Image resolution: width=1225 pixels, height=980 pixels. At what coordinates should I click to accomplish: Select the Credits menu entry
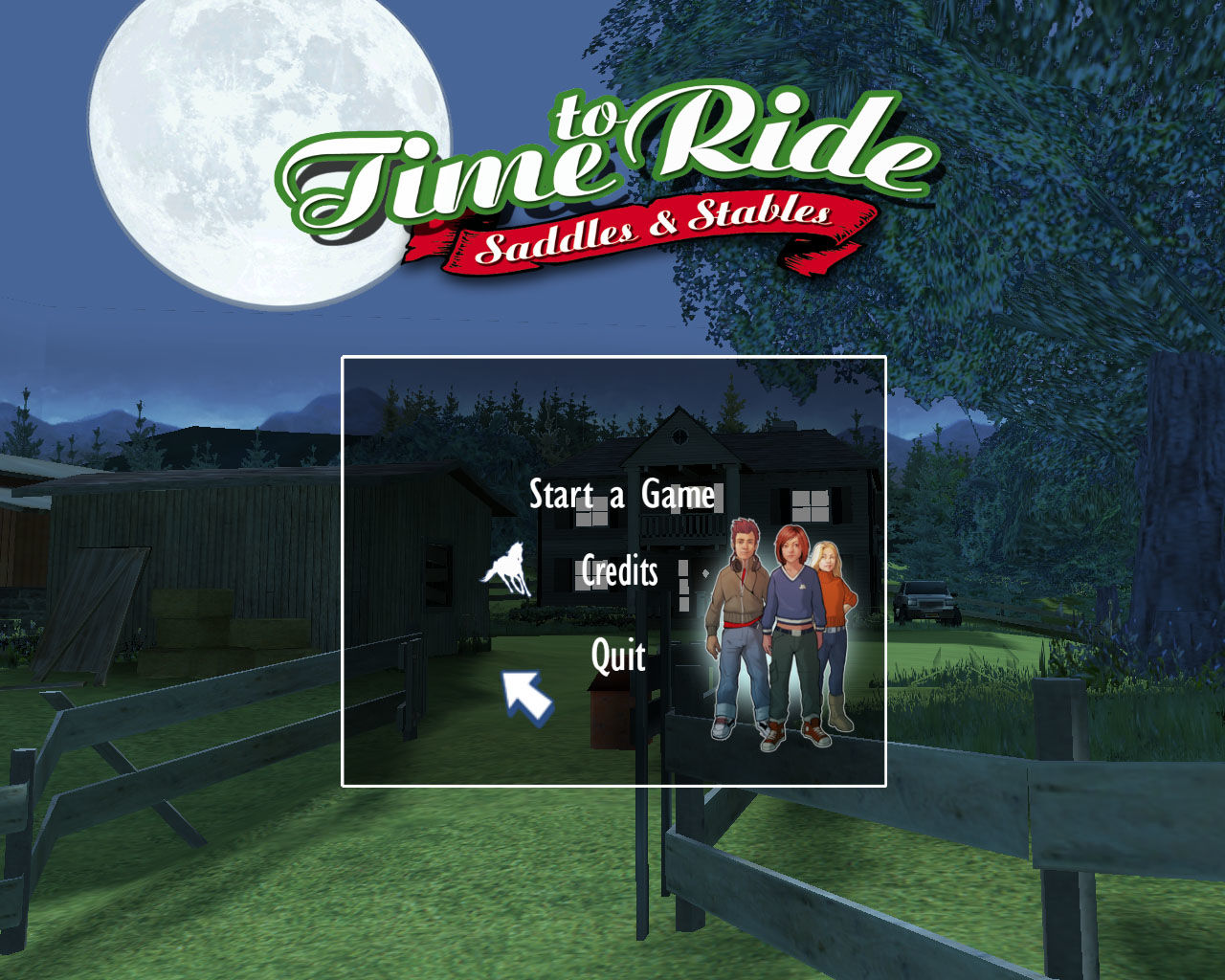(x=618, y=572)
